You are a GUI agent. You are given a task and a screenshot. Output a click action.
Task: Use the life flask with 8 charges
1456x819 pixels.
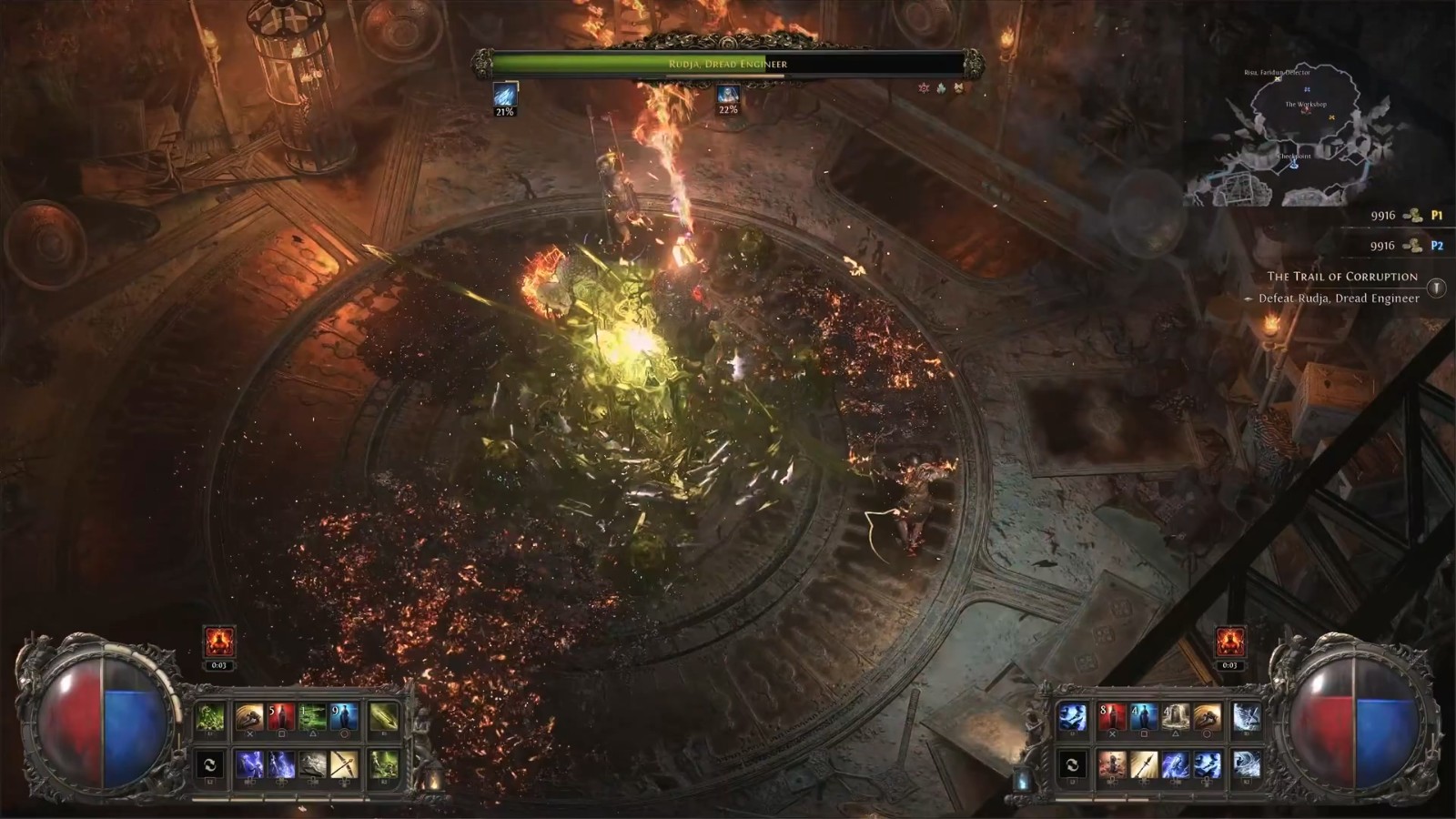1111,718
